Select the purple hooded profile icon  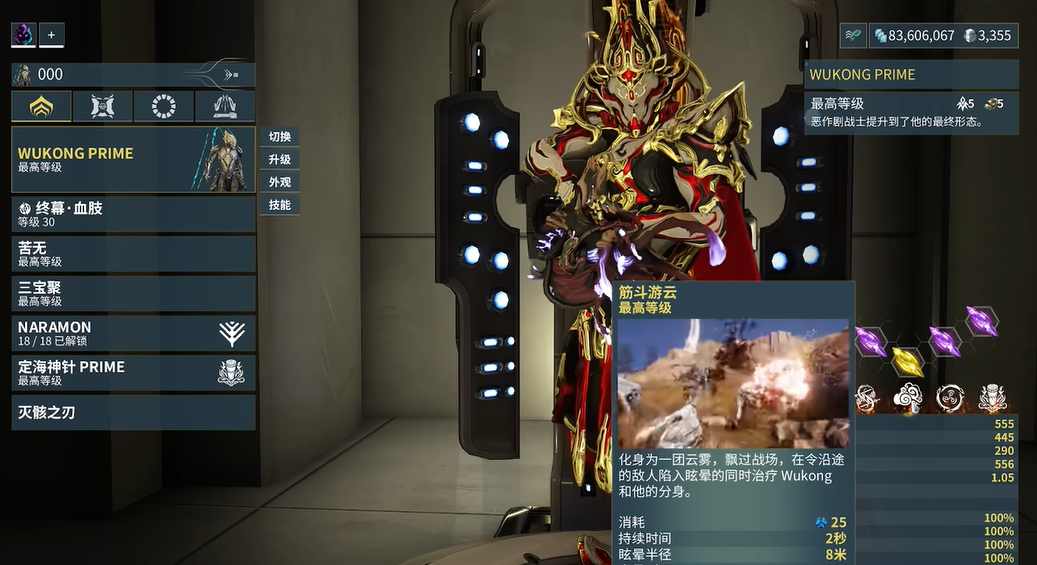[x=23, y=35]
